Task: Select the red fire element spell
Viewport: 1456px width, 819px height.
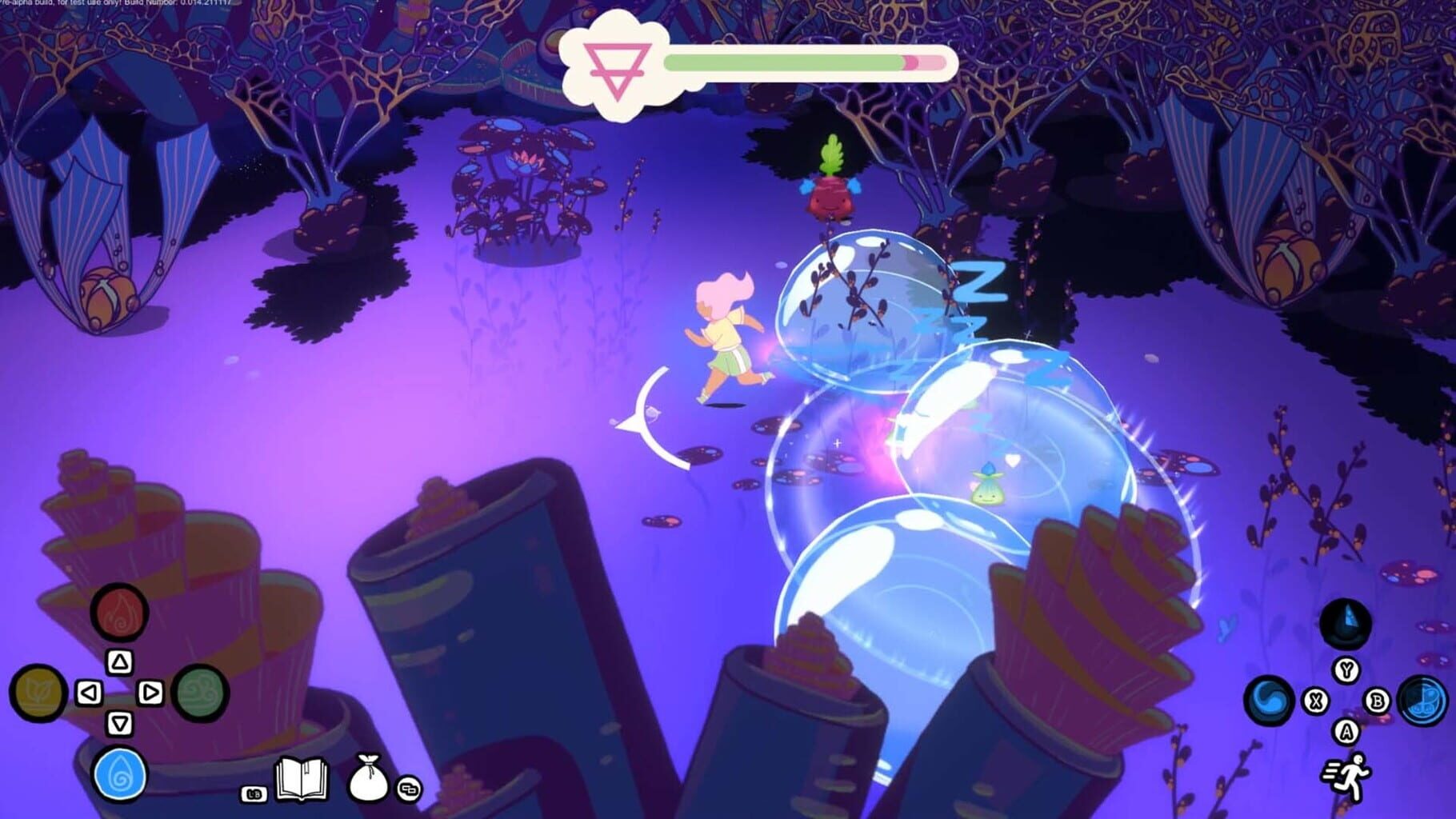Action: (x=119, y=614)
